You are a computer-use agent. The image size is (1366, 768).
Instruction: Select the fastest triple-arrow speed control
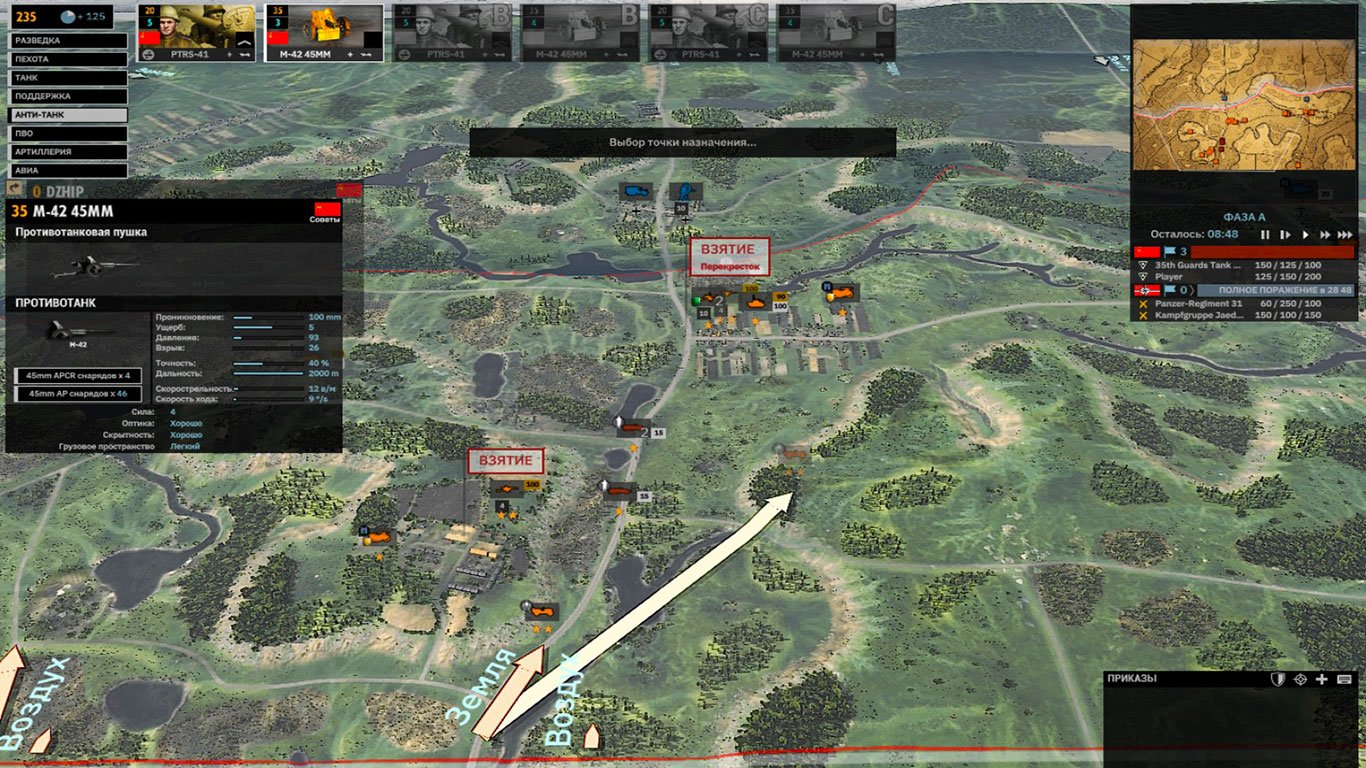tap(1346, 234)
